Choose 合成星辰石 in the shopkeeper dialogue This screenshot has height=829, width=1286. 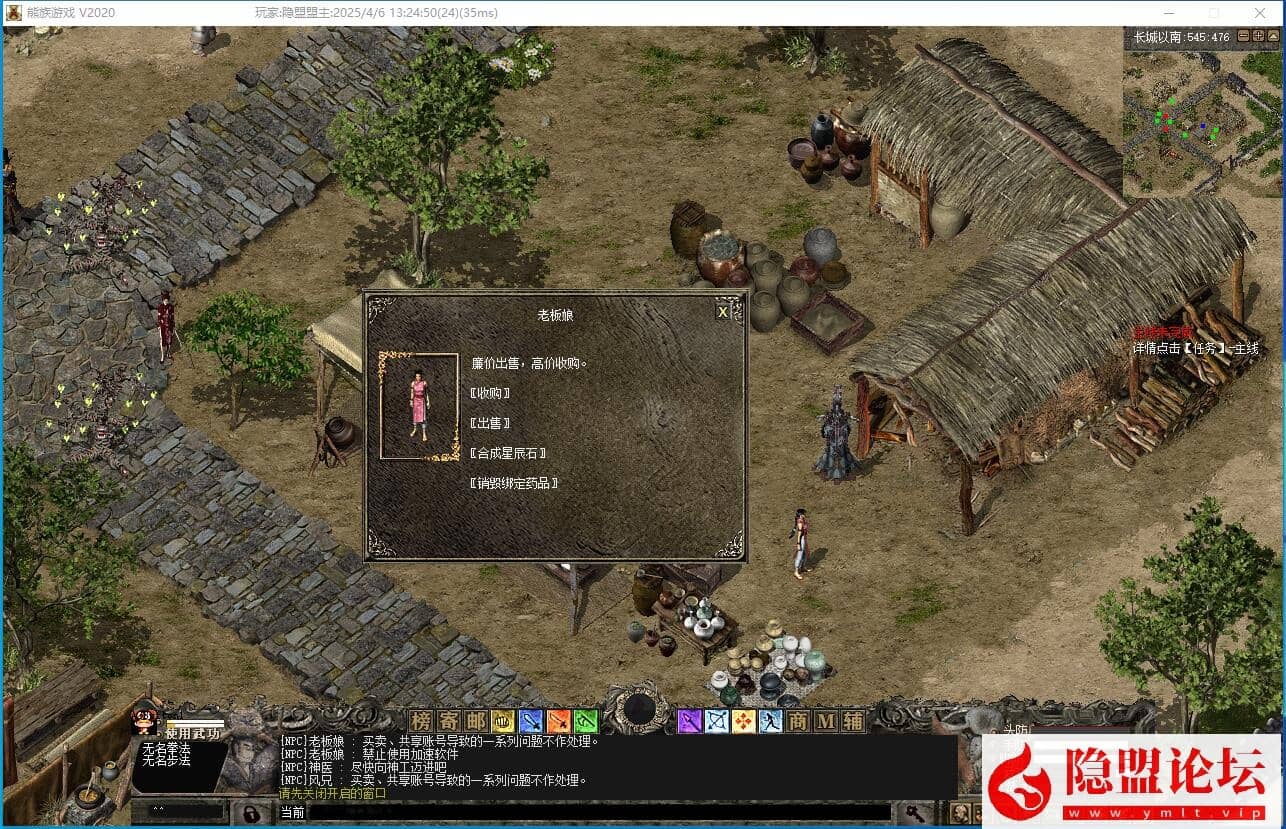point(508,453)
